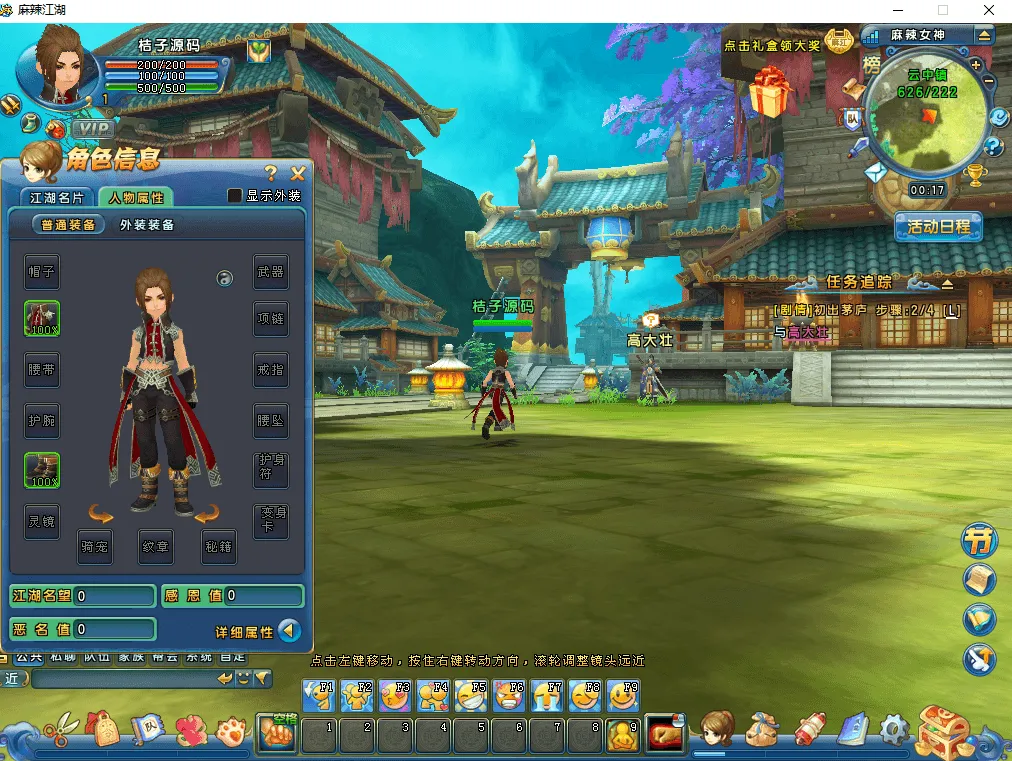Viewport: 1012px width, 761px height.
Task: Open the 详细属性 detailed attributes arrow
Action: click(288, 631)
